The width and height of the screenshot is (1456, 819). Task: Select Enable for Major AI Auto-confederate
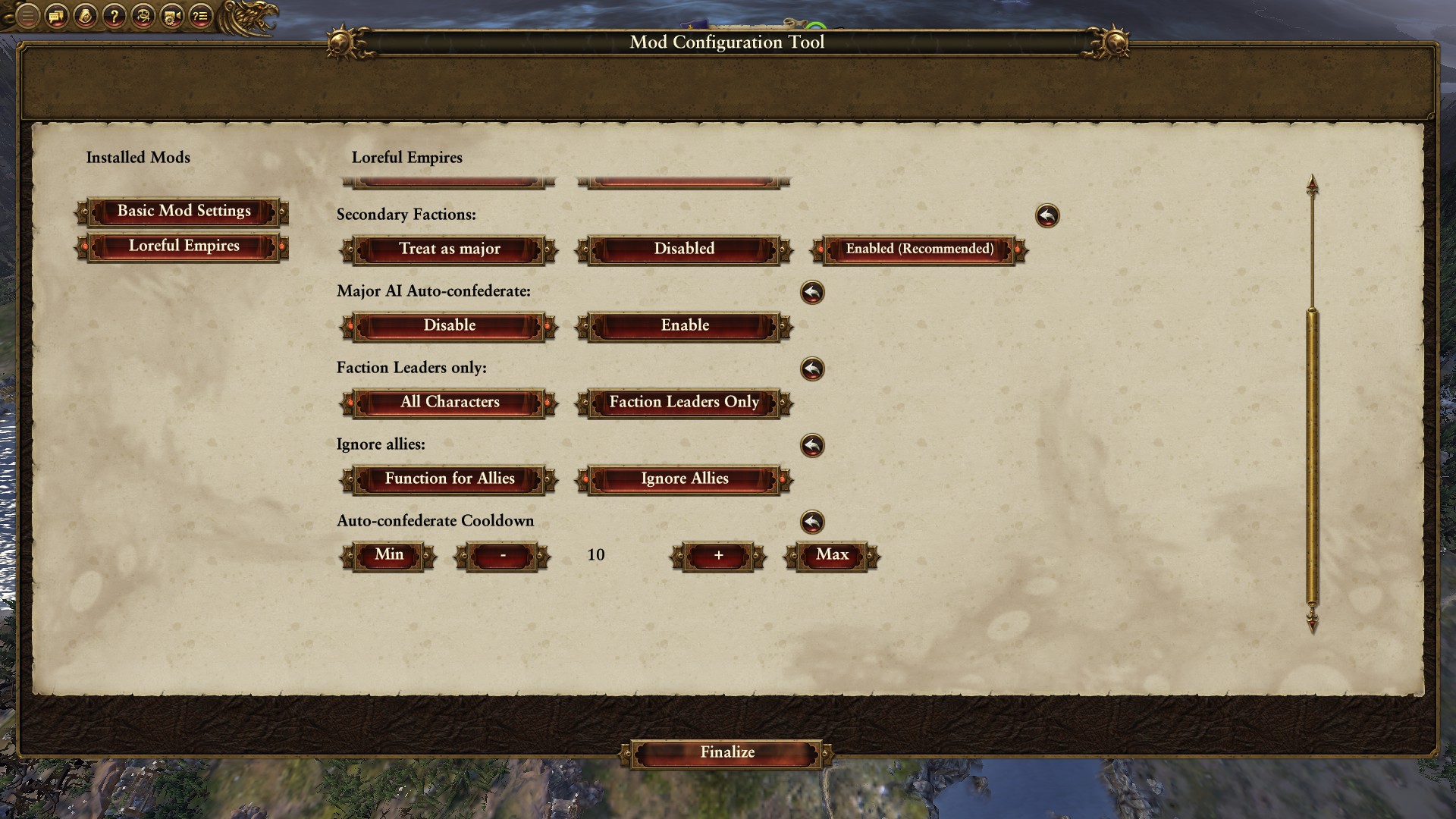click(x=684, y=326)
